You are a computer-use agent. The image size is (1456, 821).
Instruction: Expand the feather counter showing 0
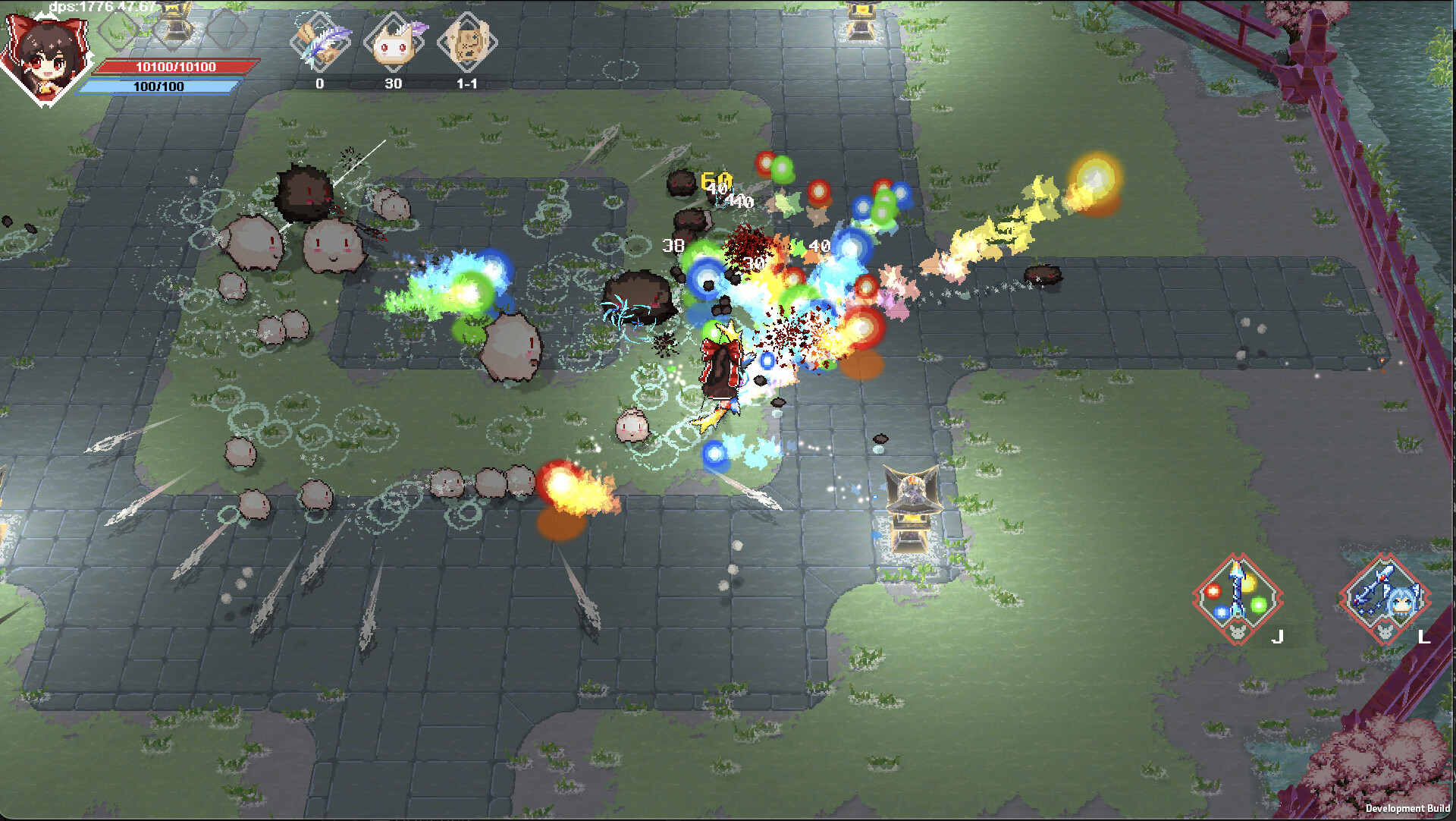click(320, 83)
